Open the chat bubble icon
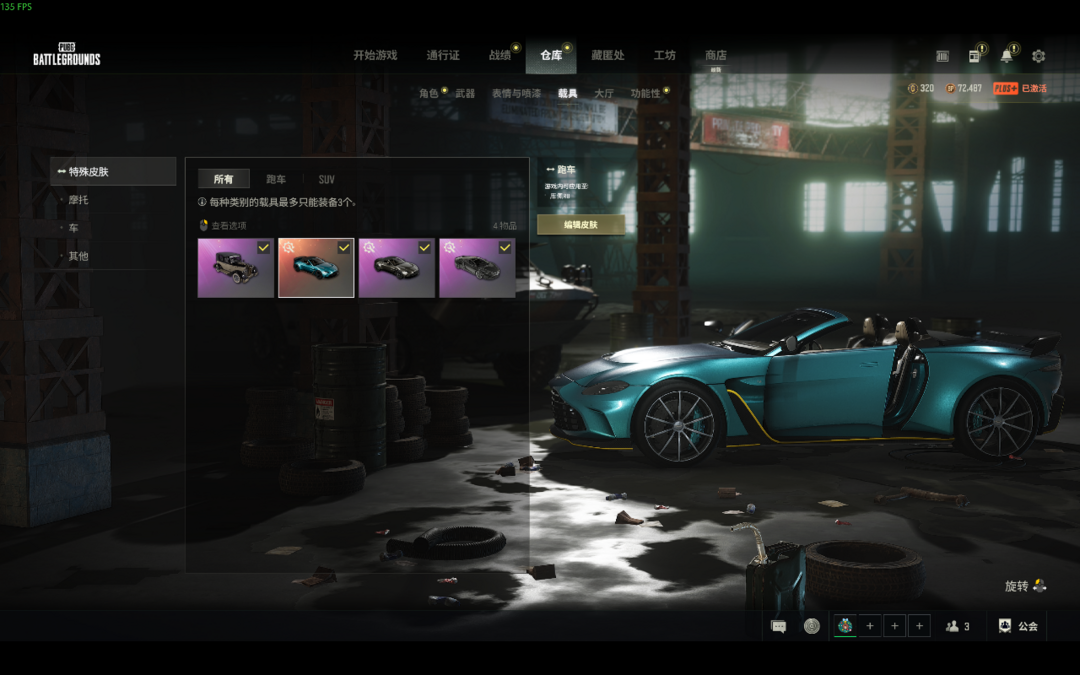This screenshot has width=1080, height=675. [779, 626]
